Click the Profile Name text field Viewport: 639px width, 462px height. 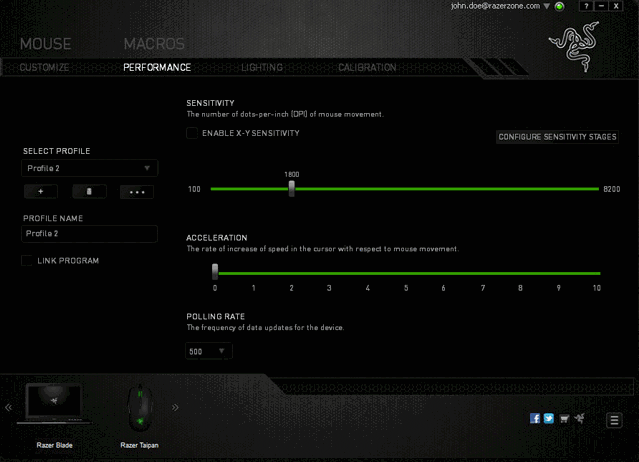point(90,234)
